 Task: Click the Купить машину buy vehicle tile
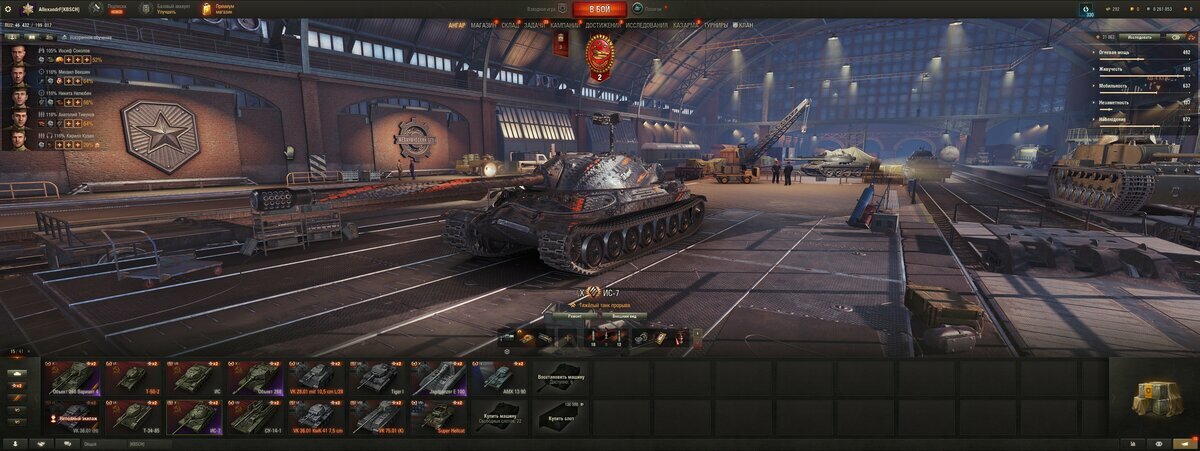498,416
